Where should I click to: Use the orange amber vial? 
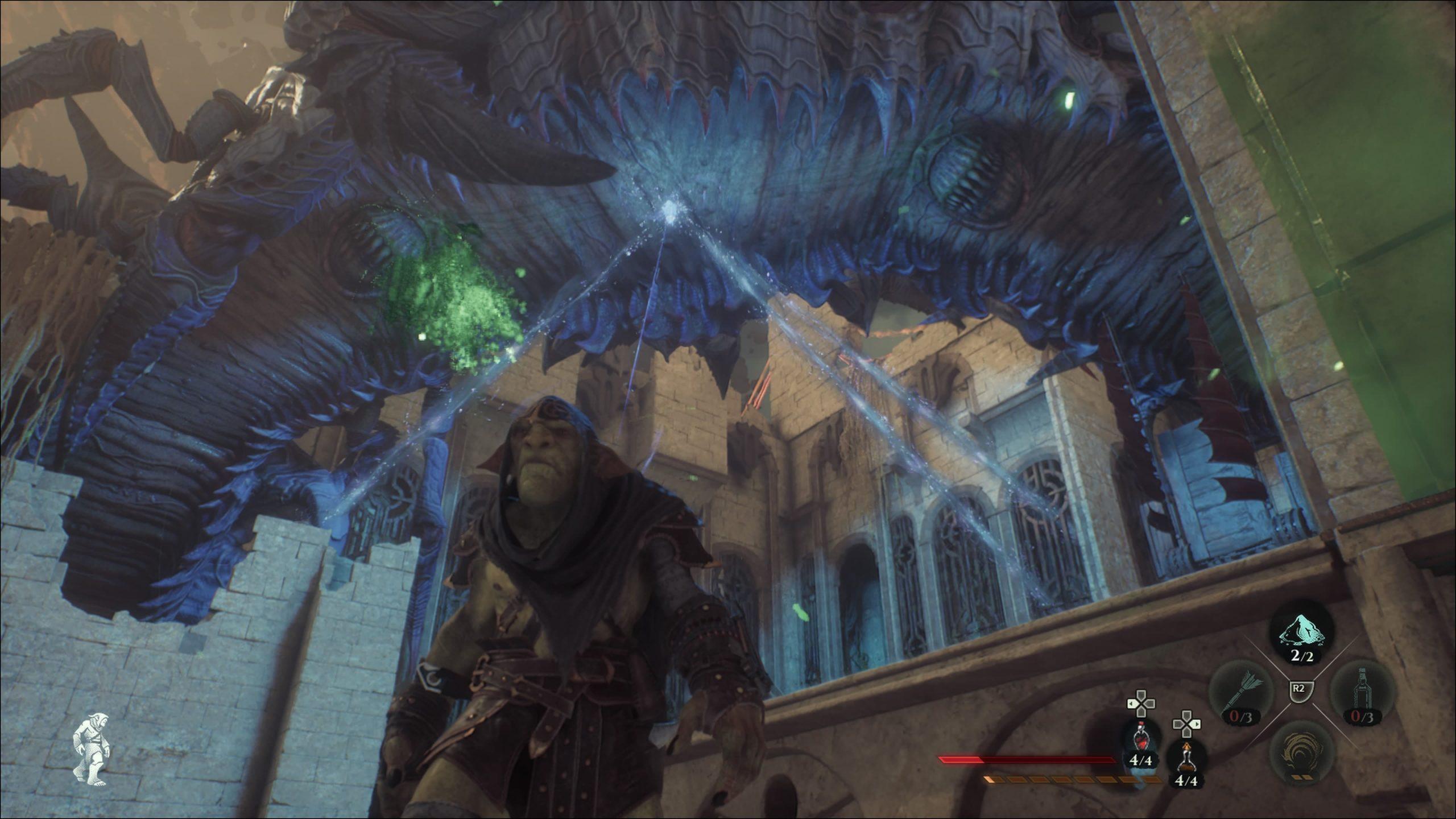click(x=1185, y=758)
